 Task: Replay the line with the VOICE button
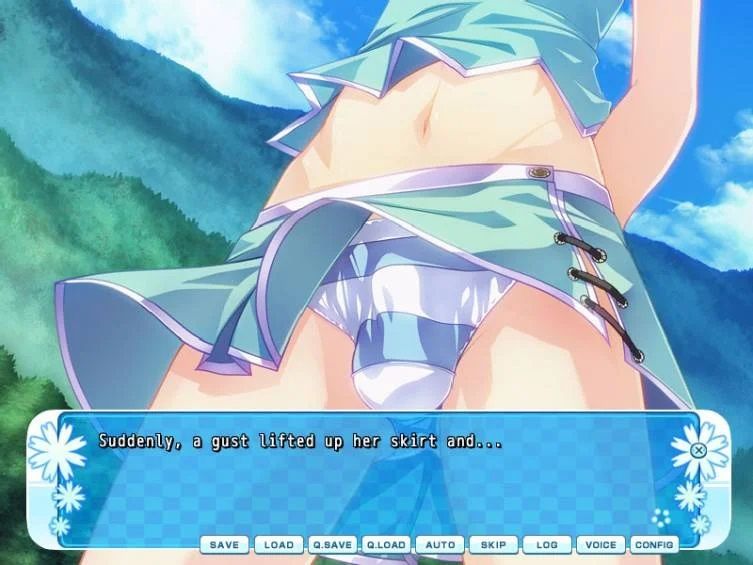[x=601, y=545]
